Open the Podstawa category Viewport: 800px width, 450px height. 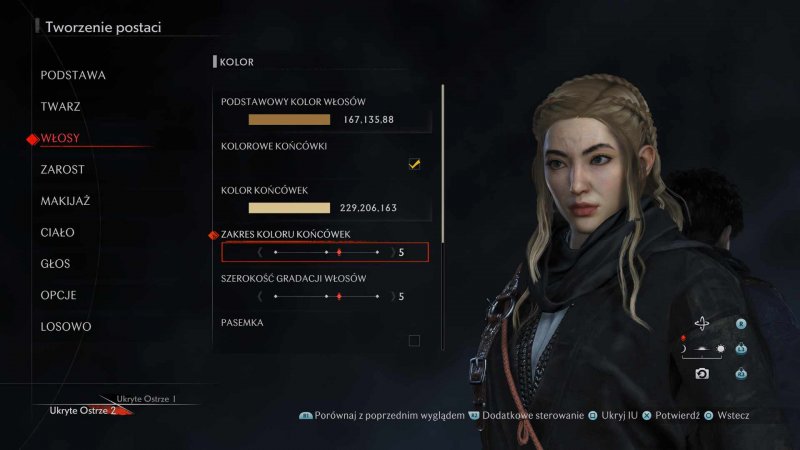pyautogui.click(x=73, y=75)
